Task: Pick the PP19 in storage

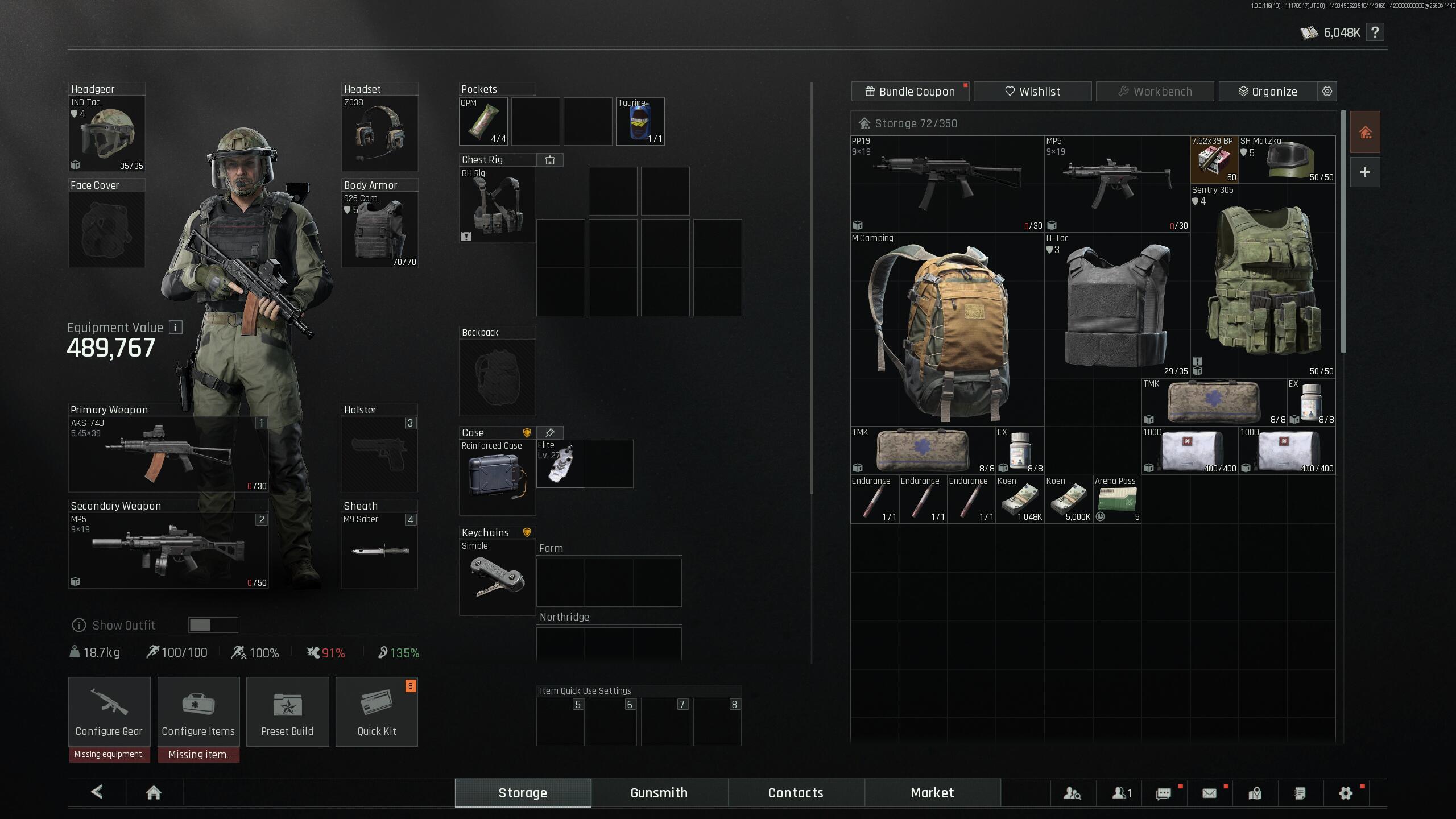Action: [x=947, y=184]
